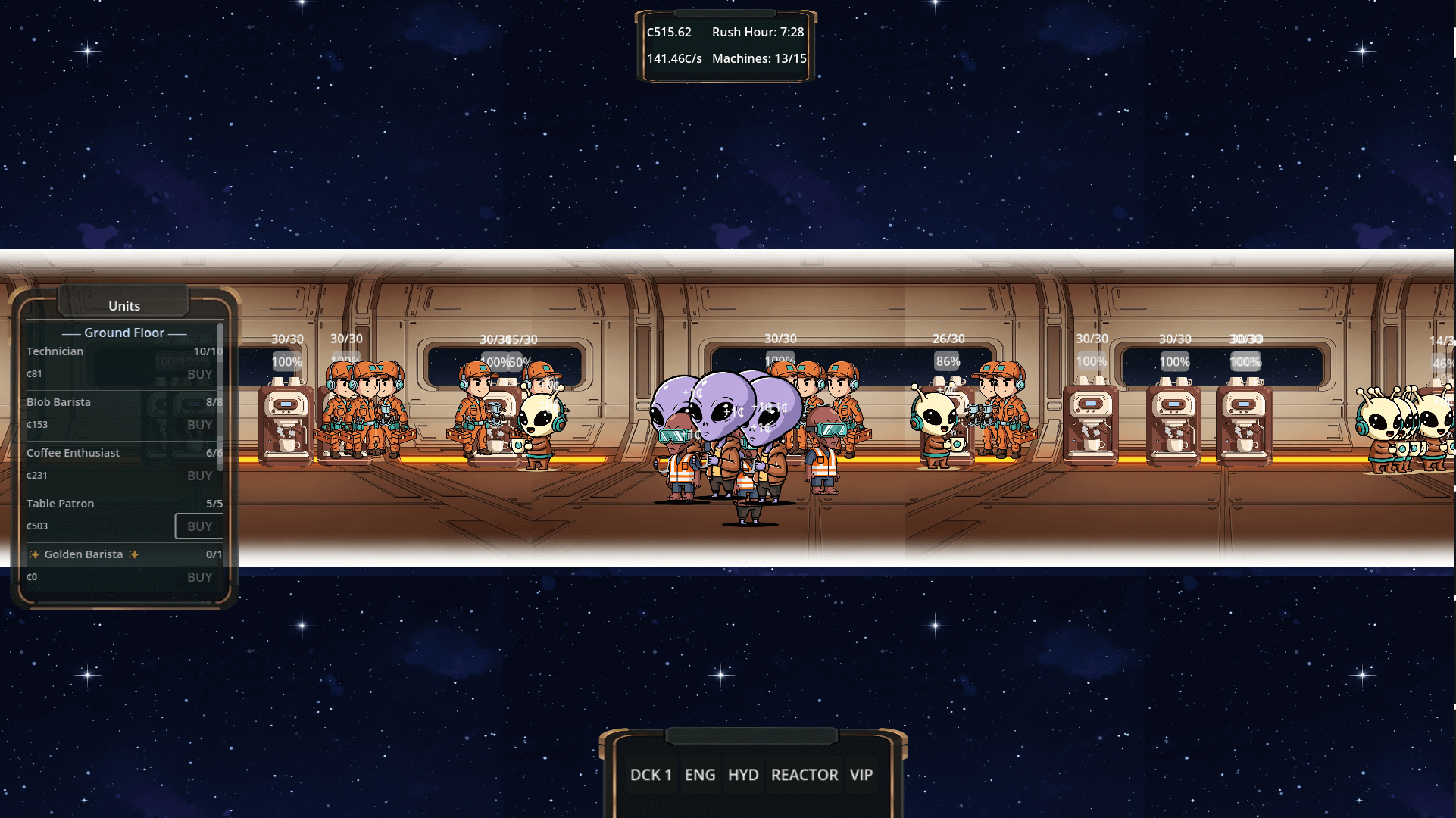Select the VIP tab
The image size is (1456, 818).
click(861, 774)
